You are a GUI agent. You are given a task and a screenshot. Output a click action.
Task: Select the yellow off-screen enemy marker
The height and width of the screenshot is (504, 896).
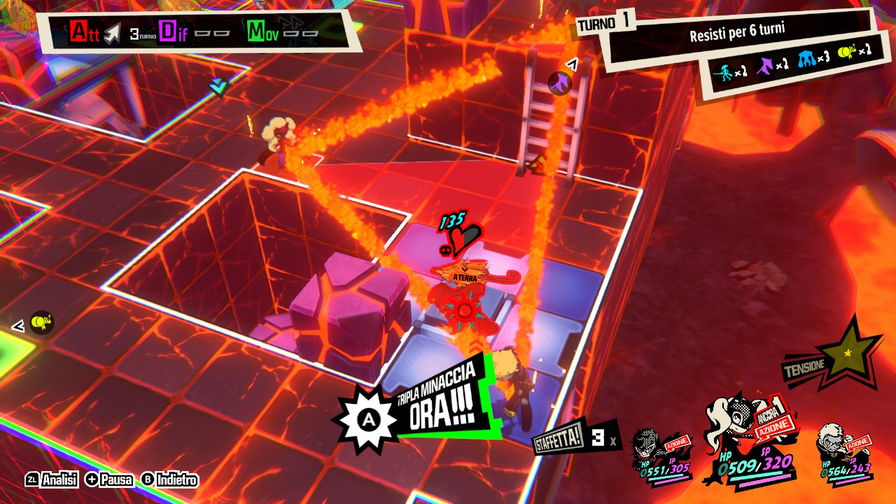click(x=40, y=322)
